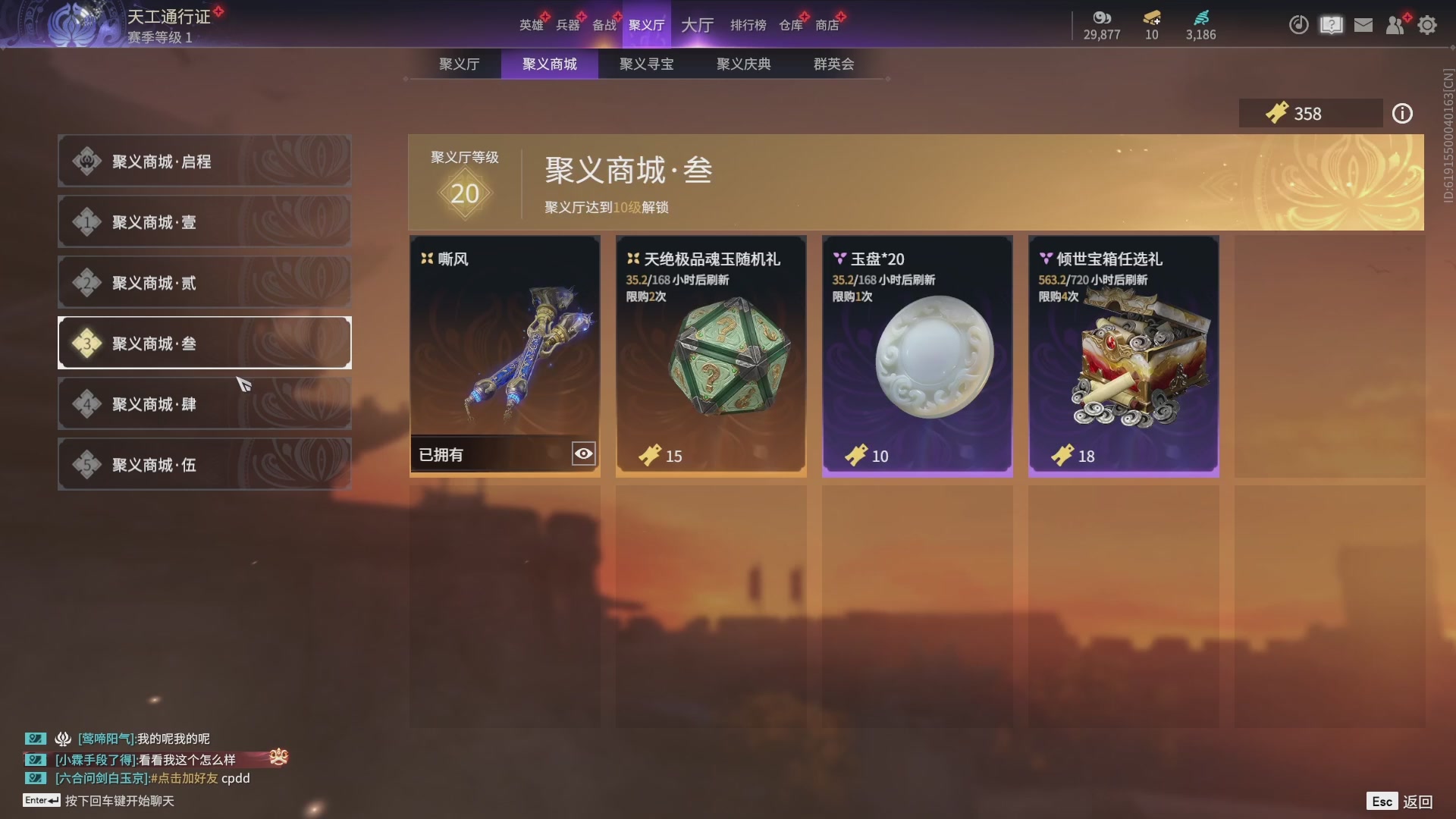Click the coin icon showing 29,877
Viewport: 1456px width, 819px height.
(x=1102, y=20)
